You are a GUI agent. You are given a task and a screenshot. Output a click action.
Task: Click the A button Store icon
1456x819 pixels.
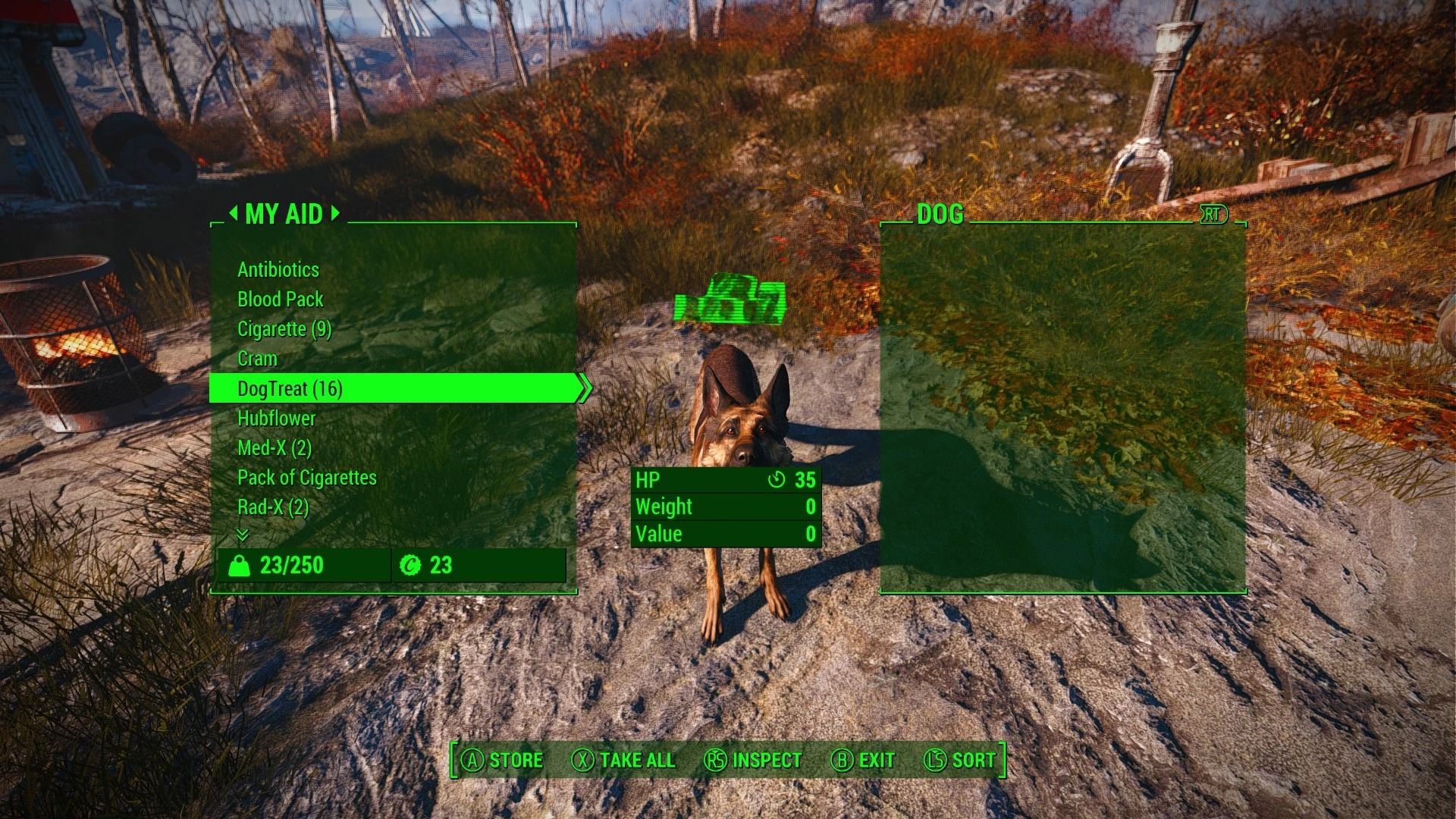tap(472, 760)
